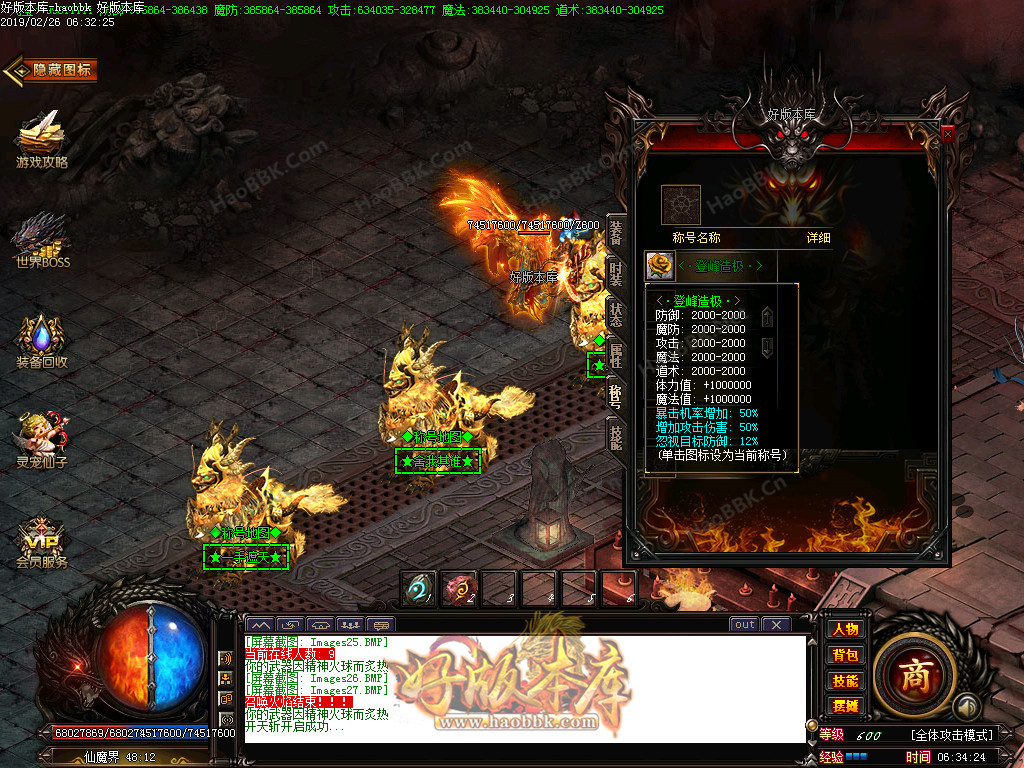This screenshot has width=1024, height=768.
Task: Select the 灵宠仙子 pet fairy icon
Action: [x=41, y=438]
